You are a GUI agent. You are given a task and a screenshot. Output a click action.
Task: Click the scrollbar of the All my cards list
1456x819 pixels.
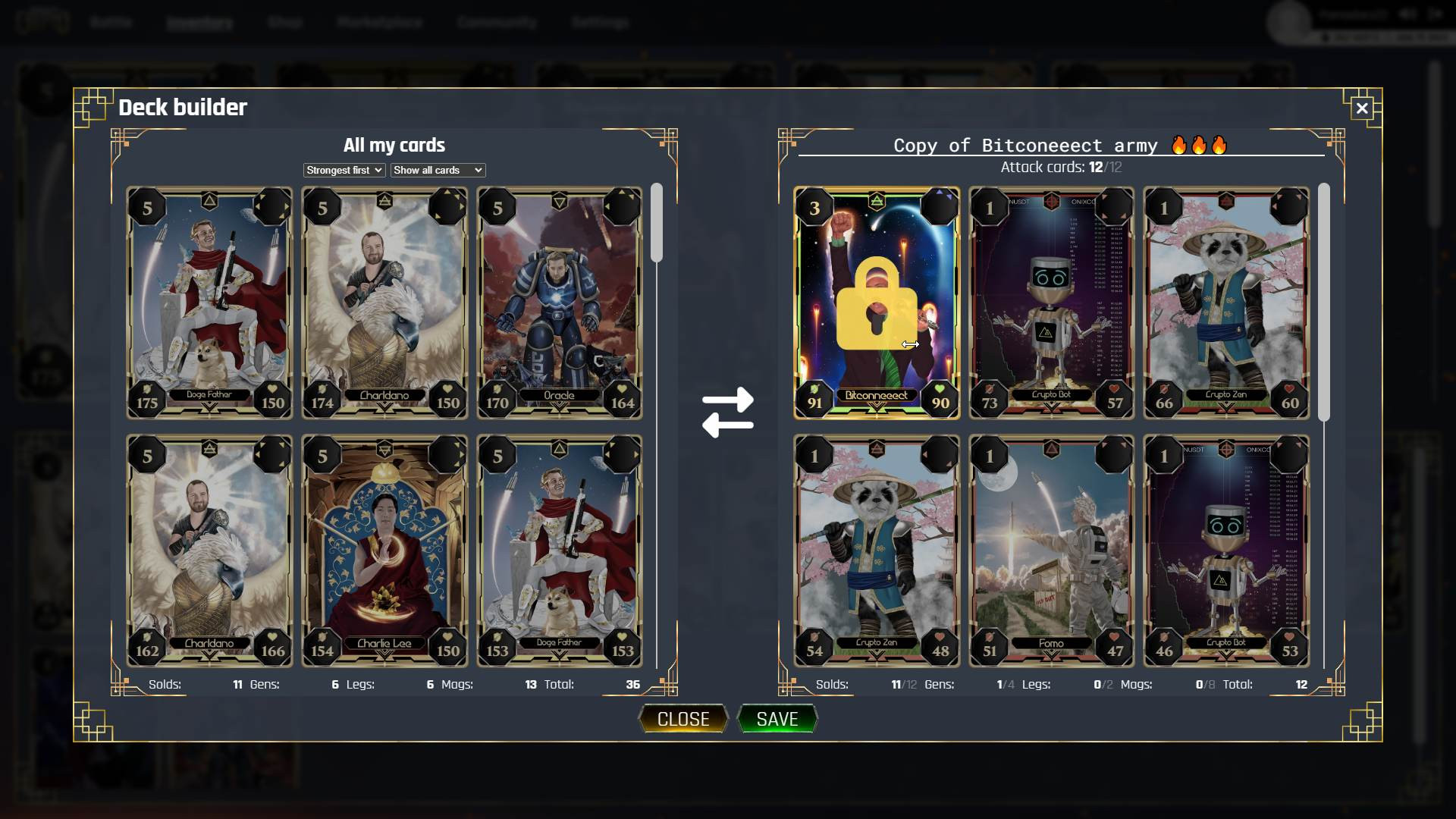point(657,224)
